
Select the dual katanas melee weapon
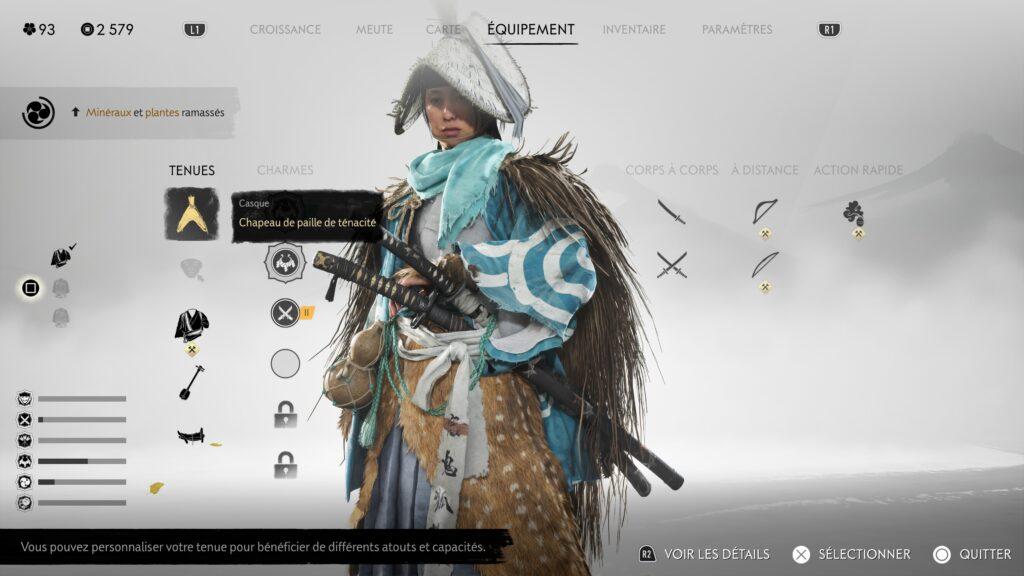(x=672, y=265)
